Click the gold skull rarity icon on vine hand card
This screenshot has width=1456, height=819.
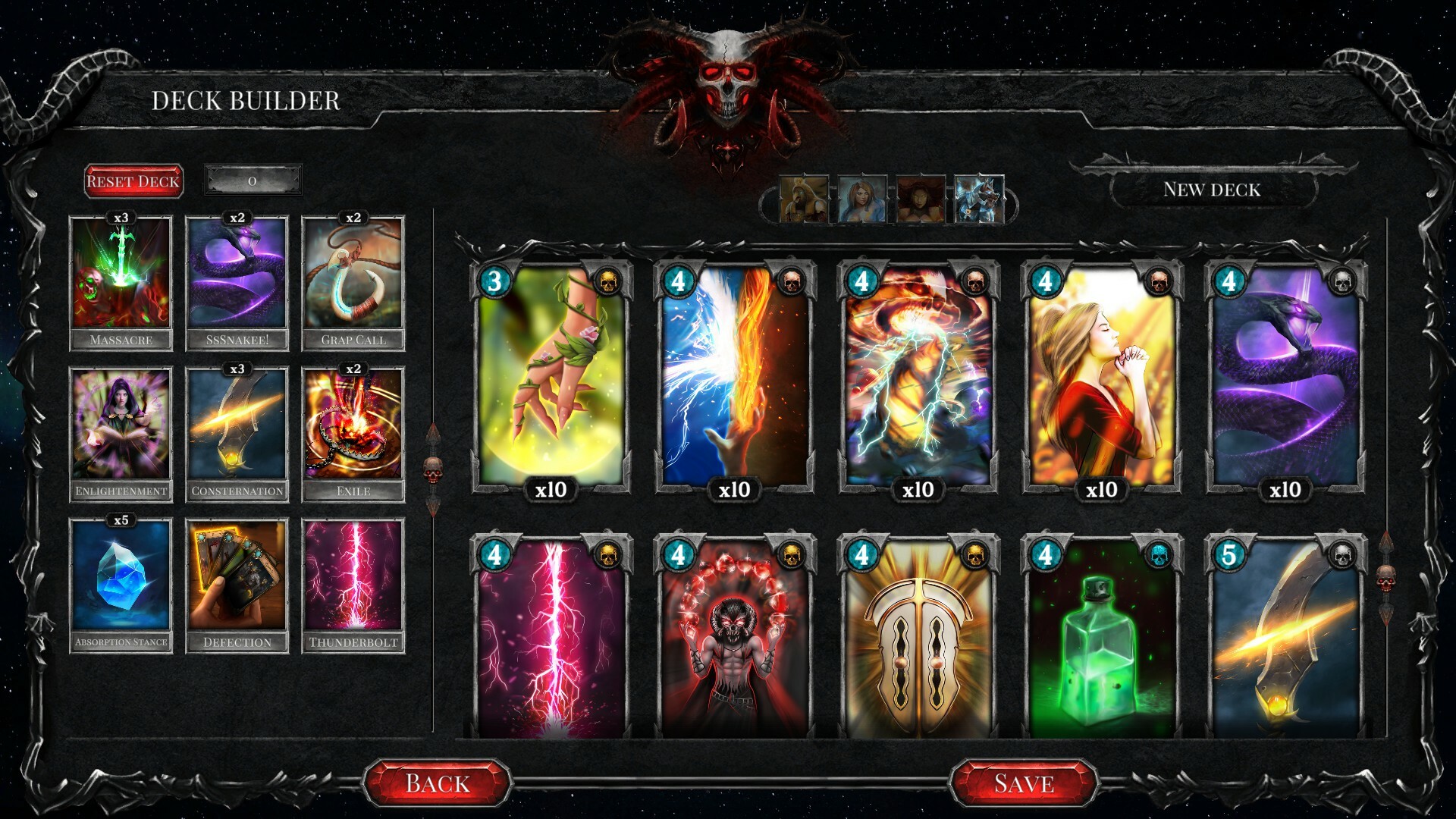[607, 282]
